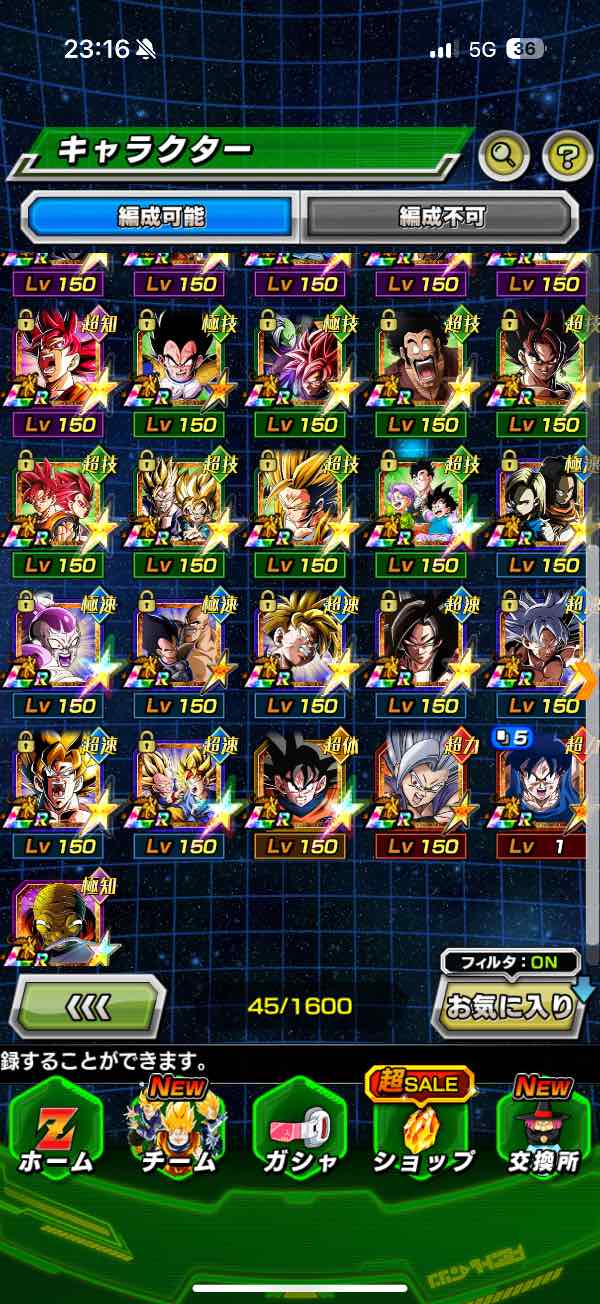Switch to the 編成可能 tab
Screen dimensions: 600x1304
(x=161, y=216)
